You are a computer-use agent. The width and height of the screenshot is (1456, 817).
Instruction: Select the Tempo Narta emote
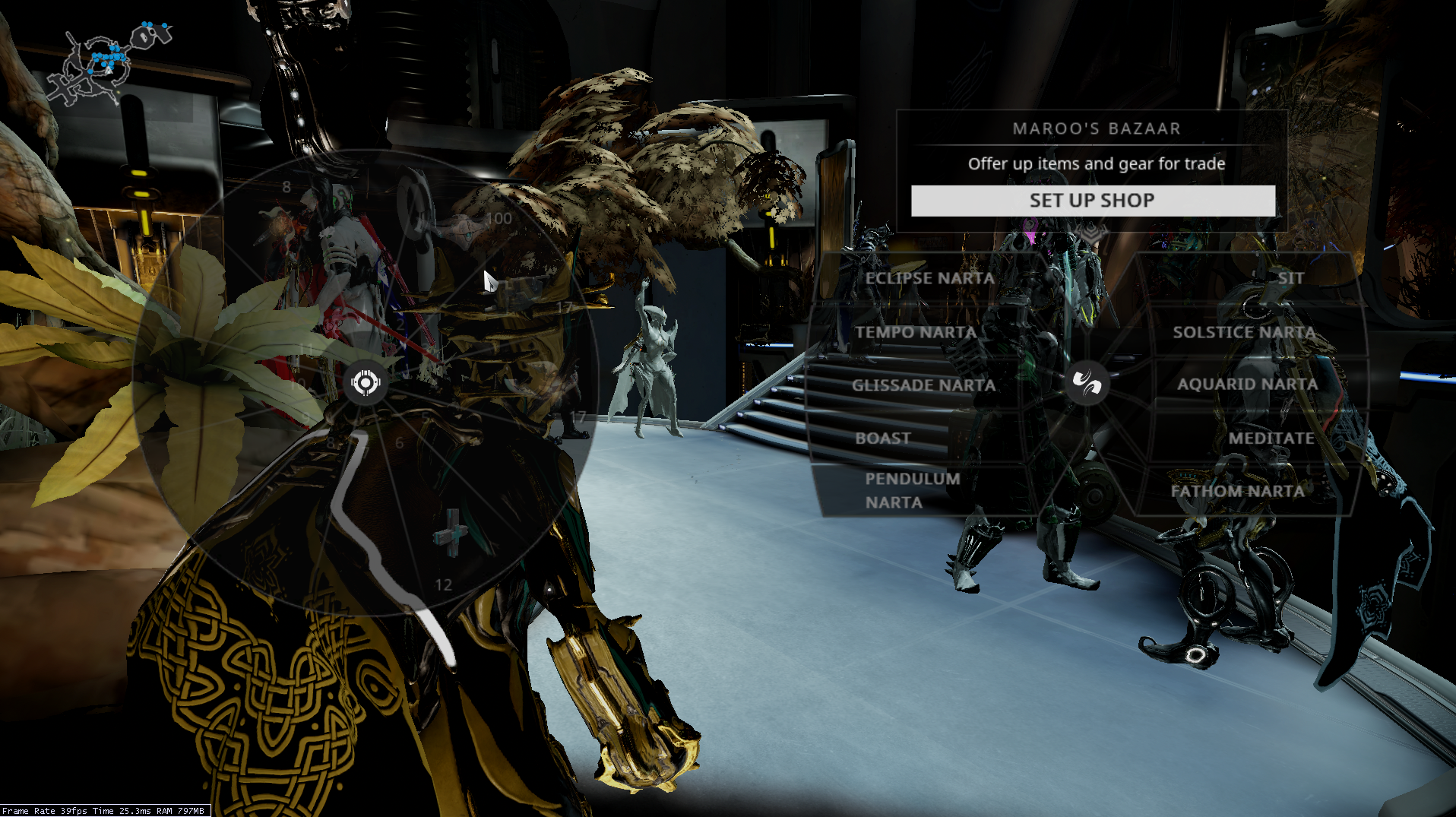point(916,332)
